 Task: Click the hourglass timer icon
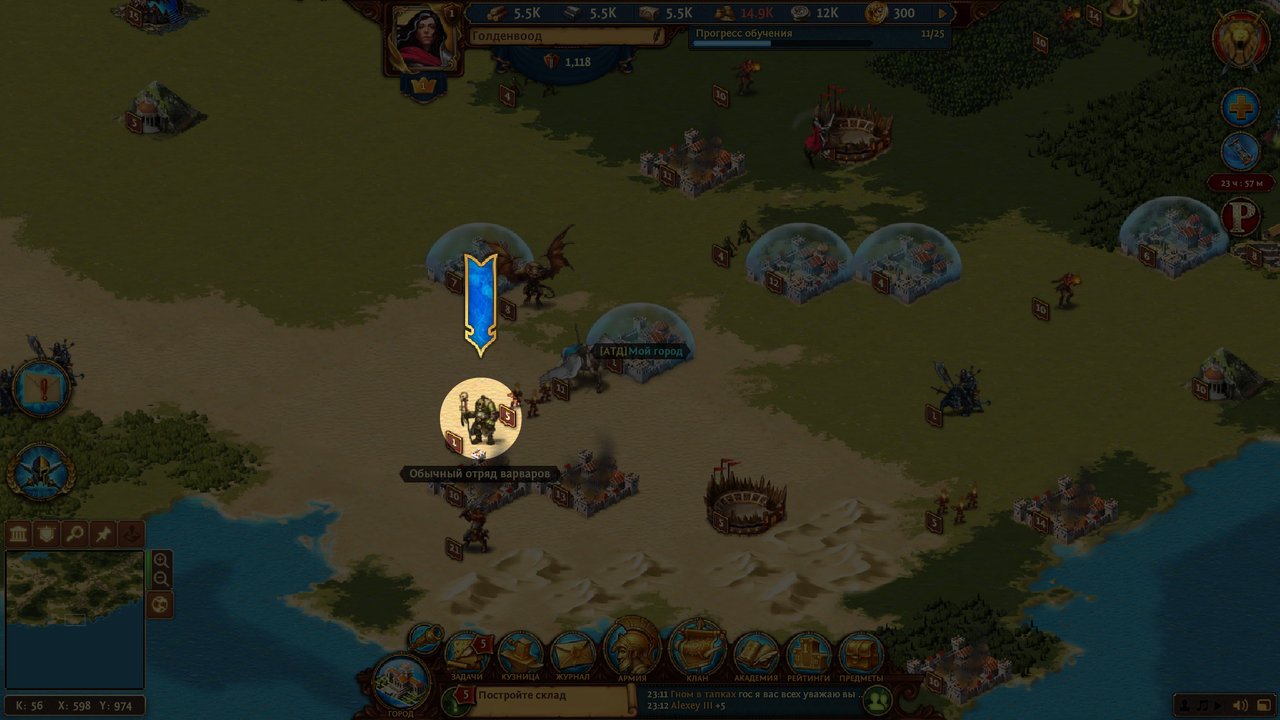click(1241, 152)
